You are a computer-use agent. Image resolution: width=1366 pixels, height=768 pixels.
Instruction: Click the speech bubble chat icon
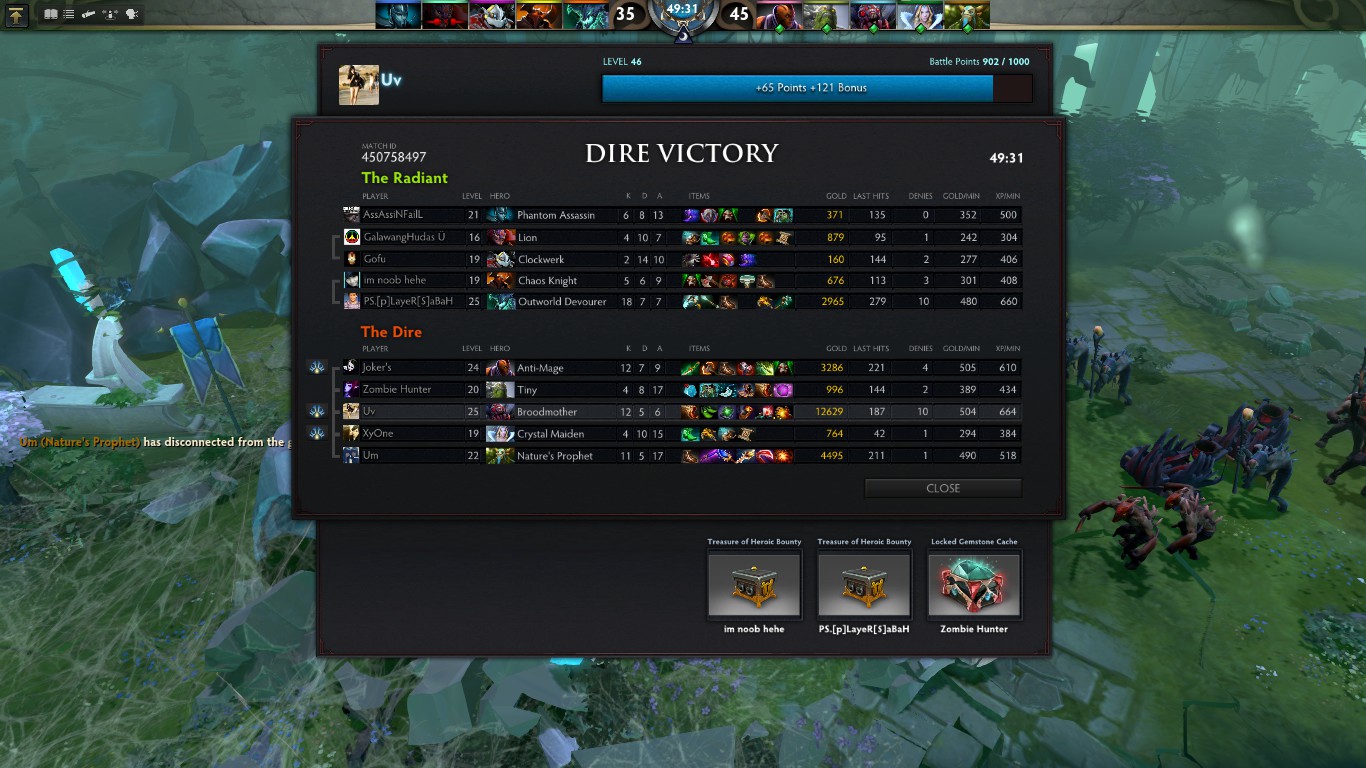click(x=131, y=14)
